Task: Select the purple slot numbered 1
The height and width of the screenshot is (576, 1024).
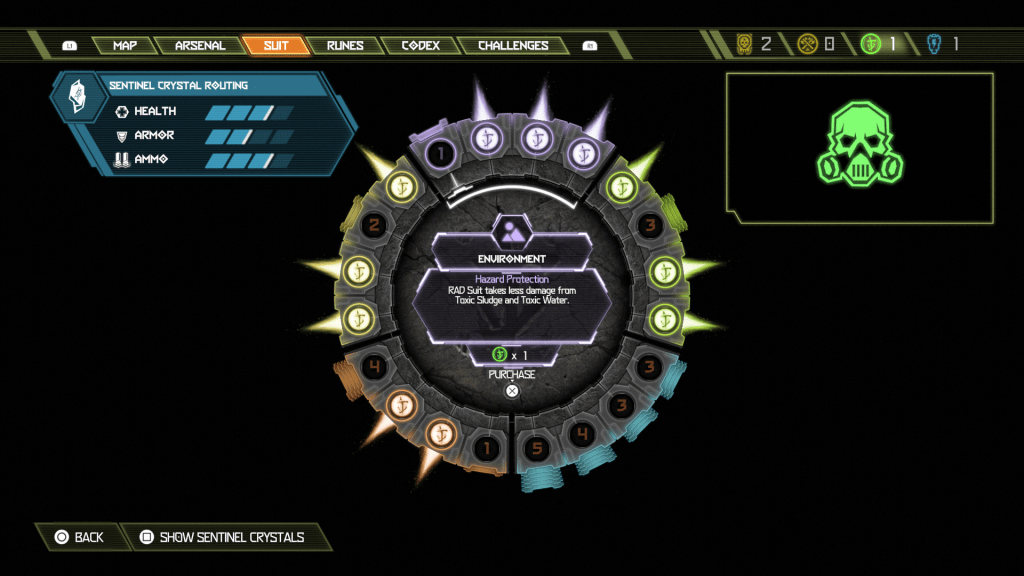Action: point(440,153)
